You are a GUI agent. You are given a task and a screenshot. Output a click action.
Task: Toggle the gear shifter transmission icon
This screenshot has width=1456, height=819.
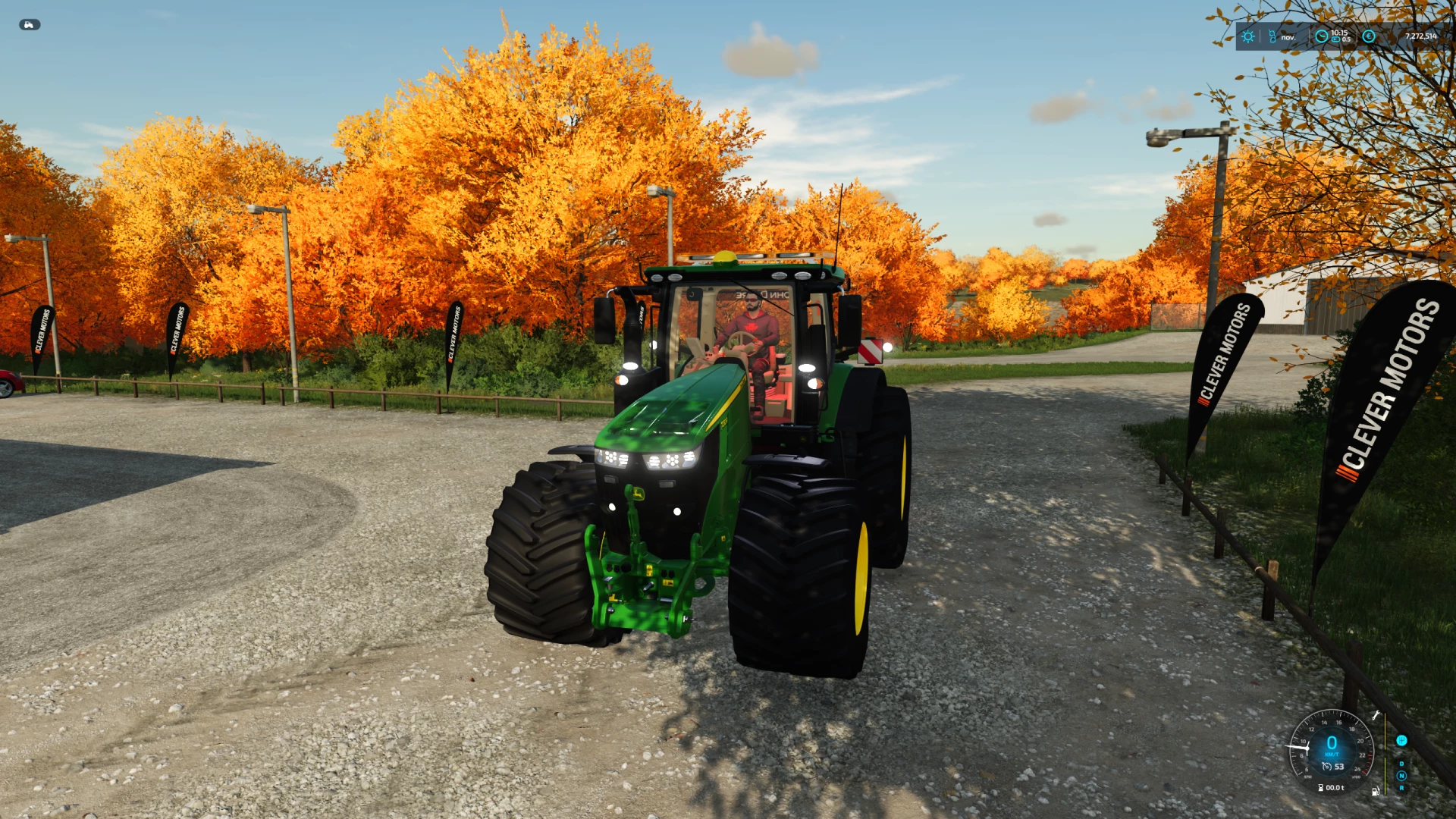(x=1401, y=741)
